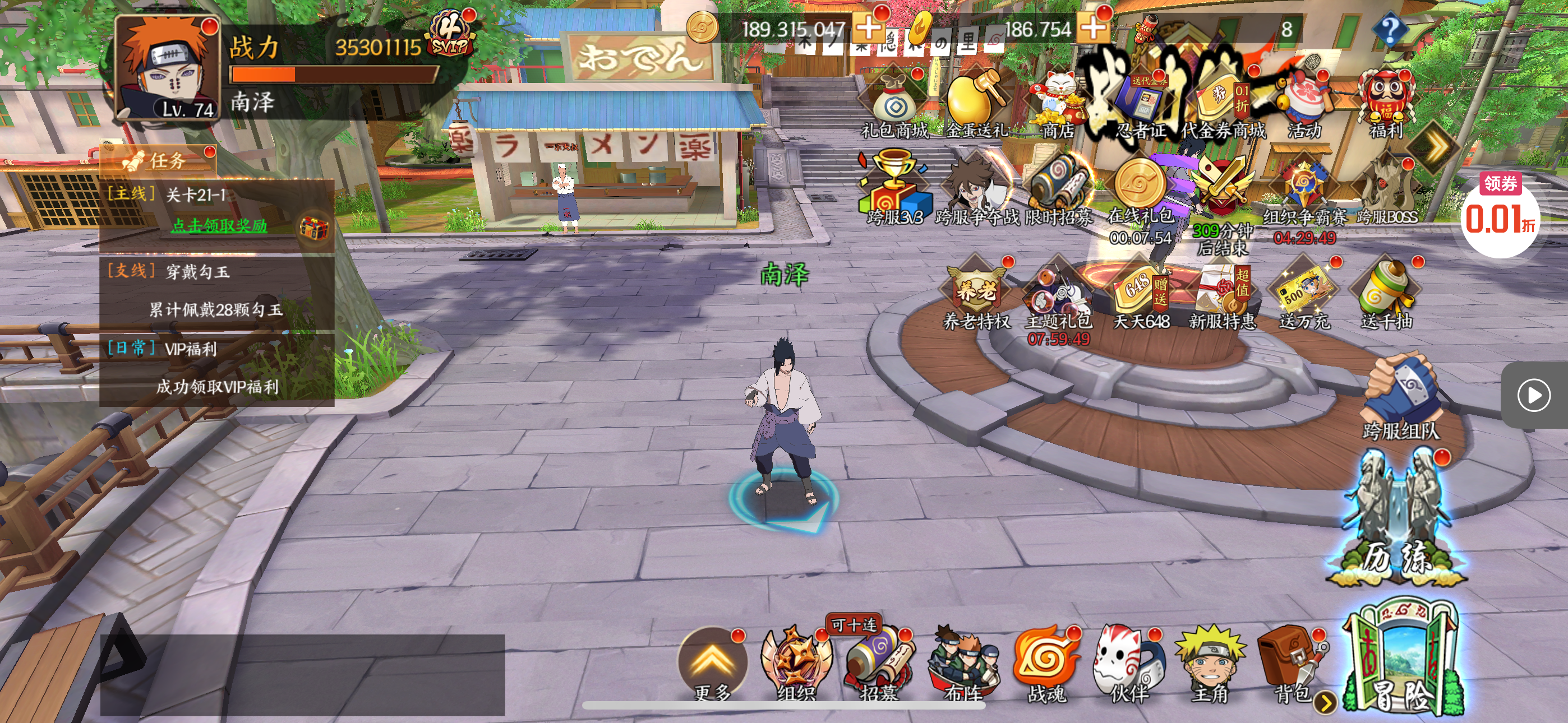Enter the 历练 training area

(1397, 523)
